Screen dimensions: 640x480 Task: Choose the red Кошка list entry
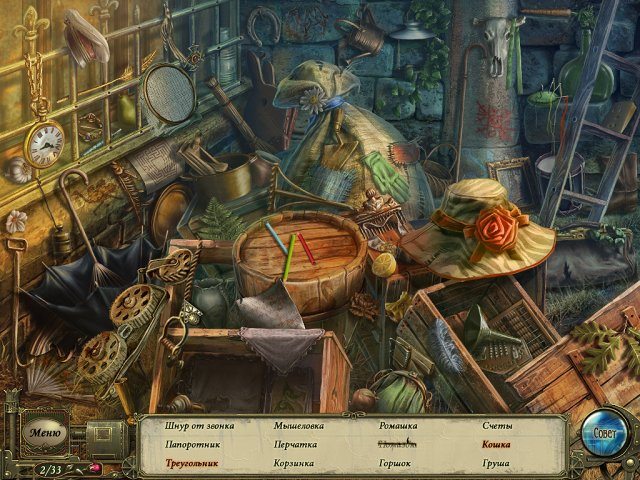pos(496,444)
